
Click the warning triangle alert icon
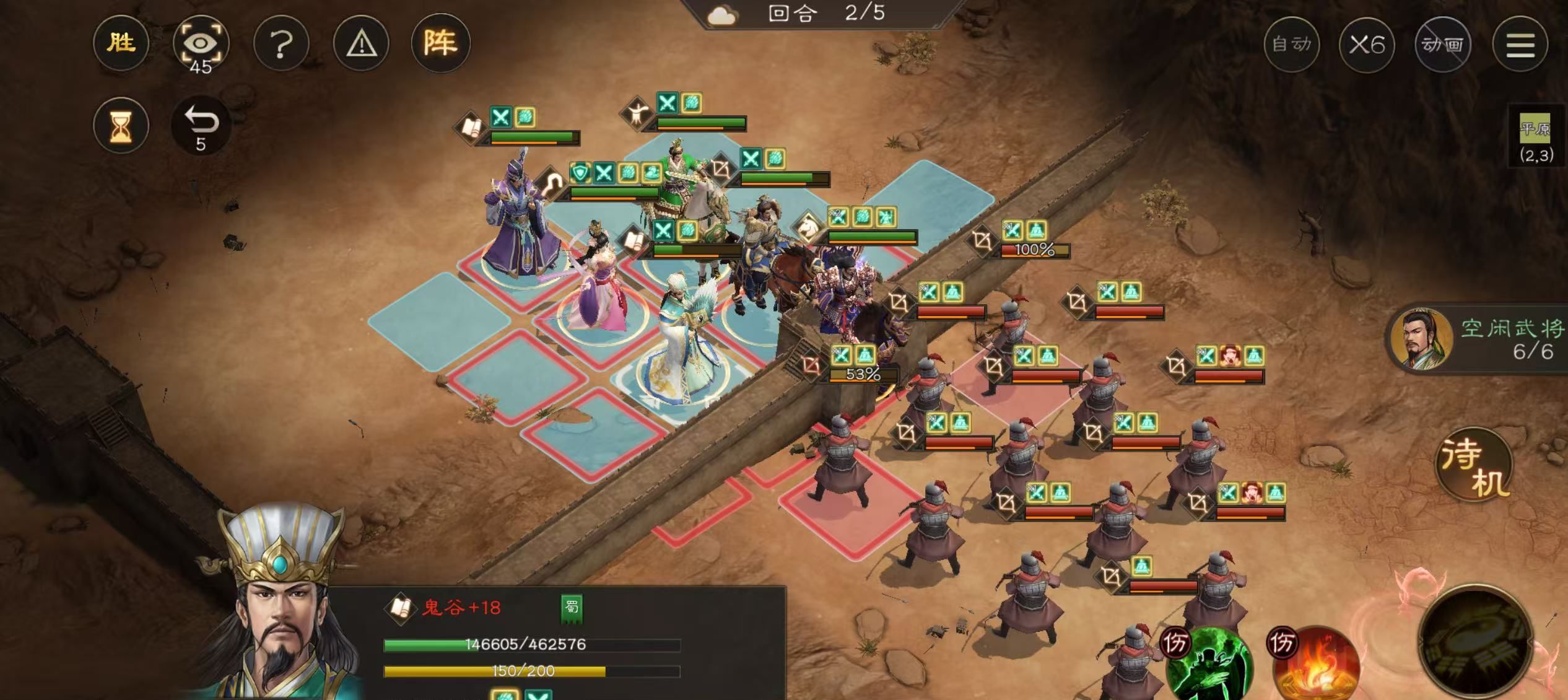pyautogui.click(x=362, y=43)
